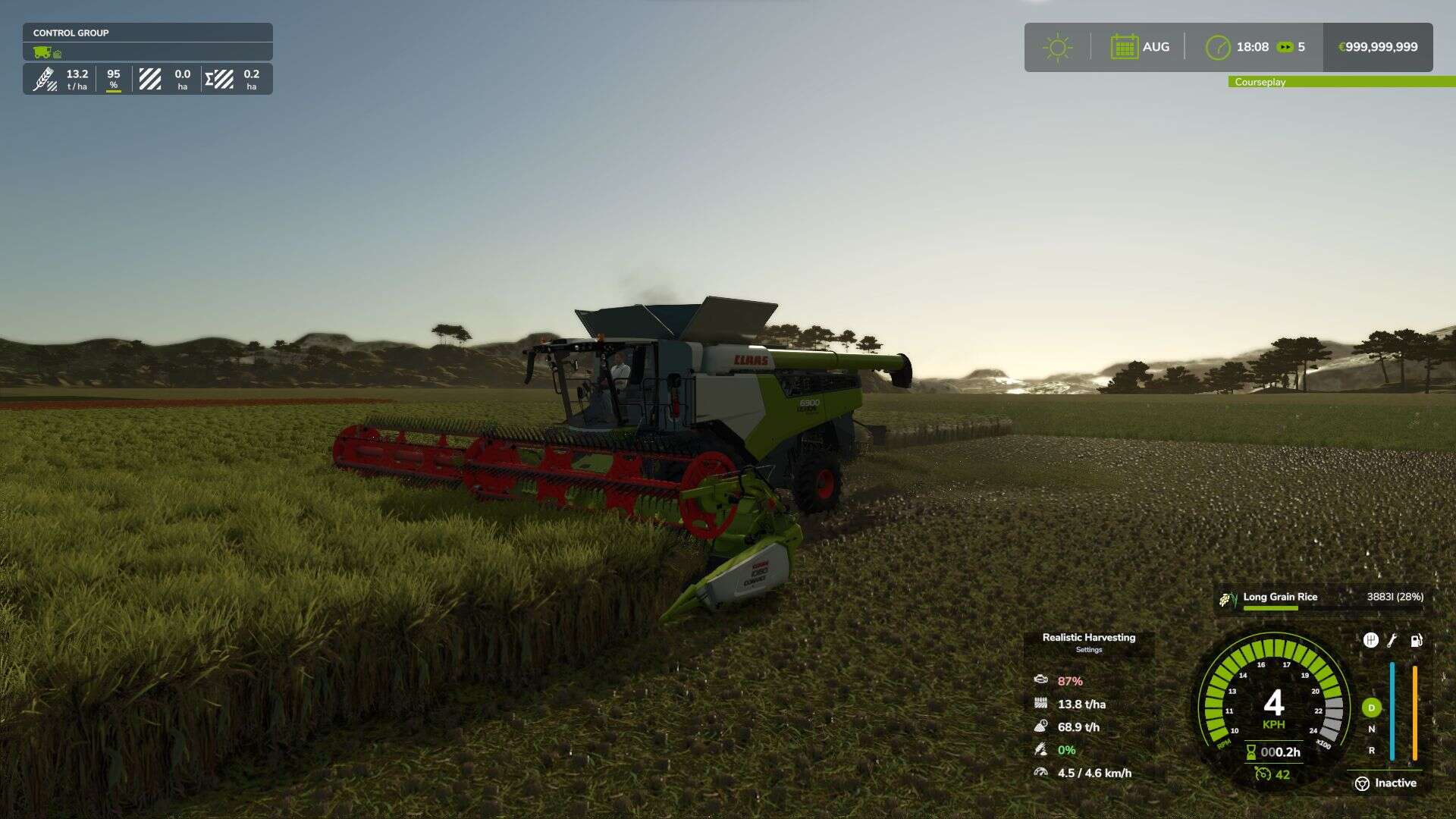The height and width of the screenshot is (819, 1456).
Task: Click the cruise control speed icon
Action: [x=1263, y=773]
